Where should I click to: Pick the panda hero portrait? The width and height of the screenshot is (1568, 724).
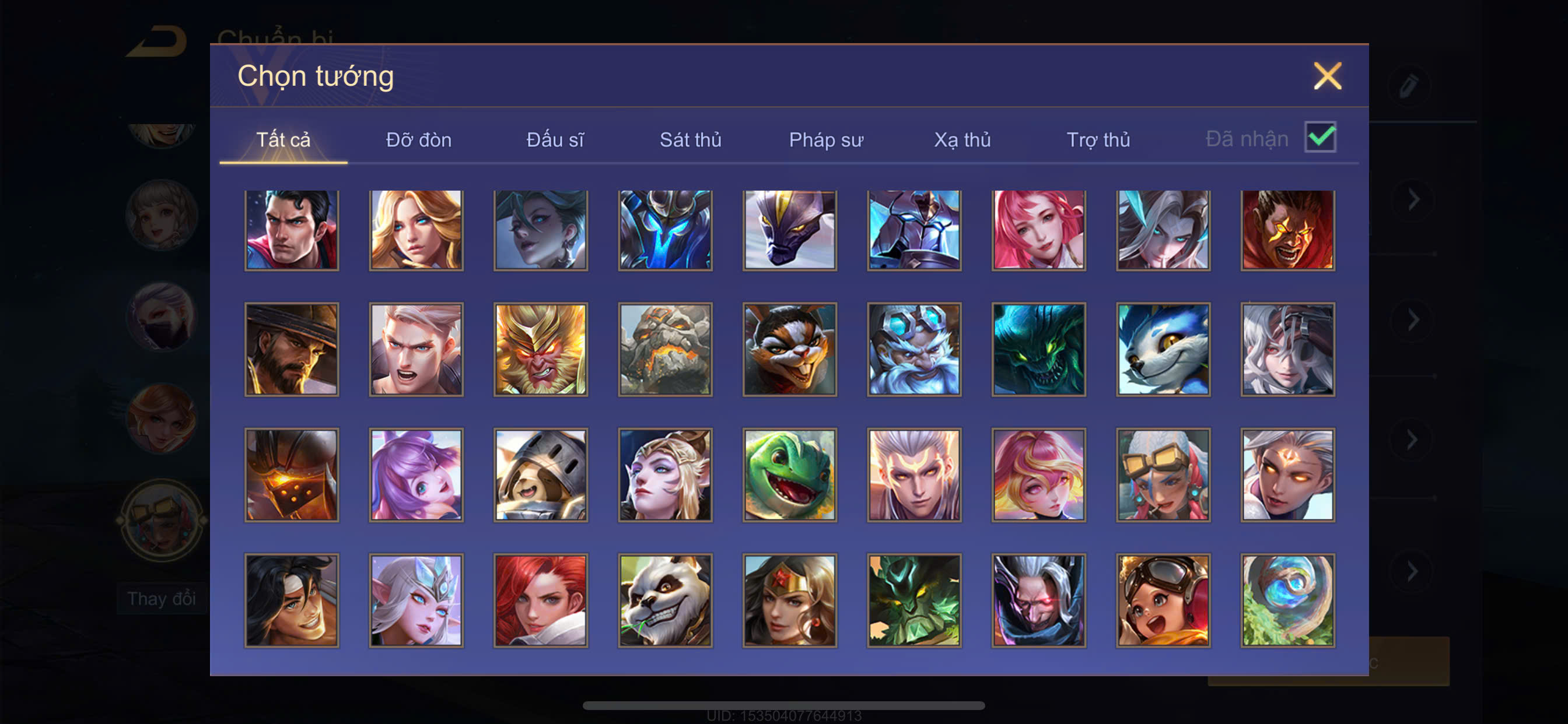pos(664,600)
